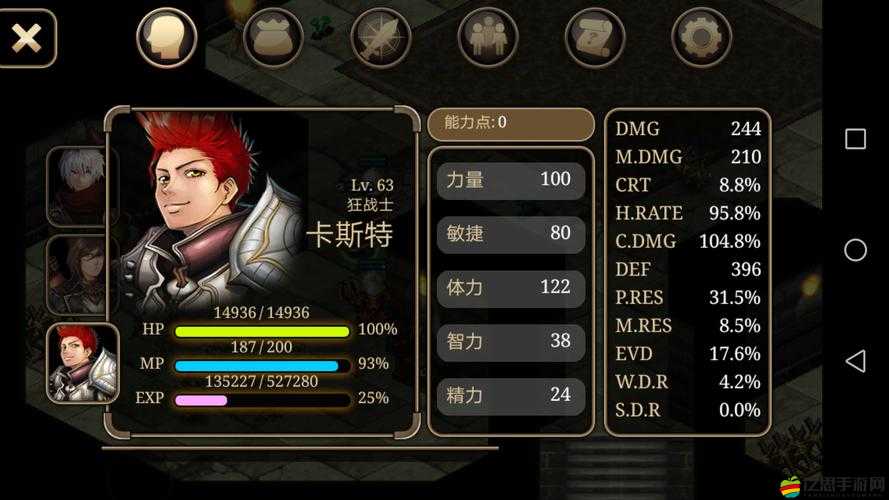The width and height of the screenshot is (889, 500).
Task: Open the gear settings tab
Action: point(702,39)
